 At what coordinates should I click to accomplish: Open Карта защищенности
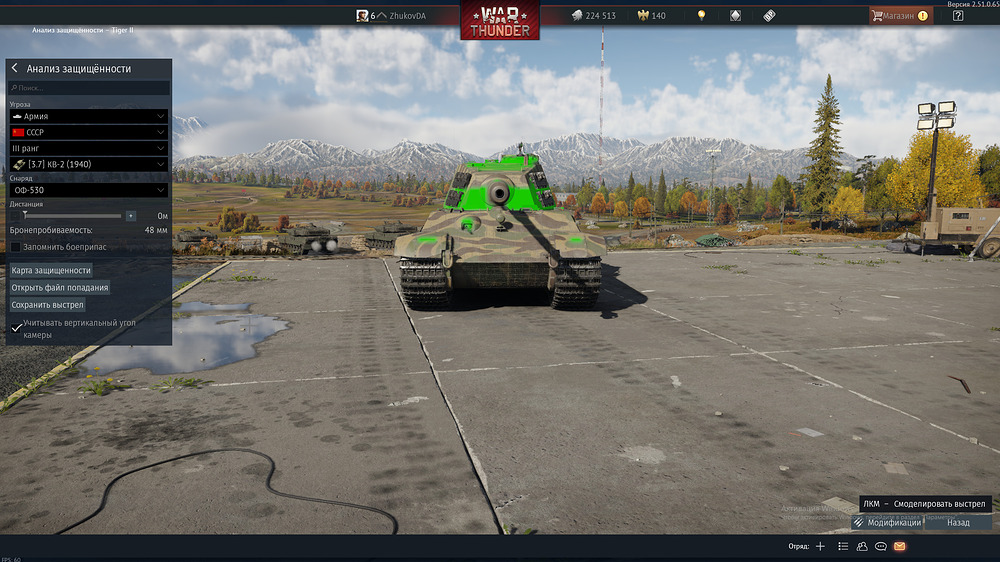click(51, 270)
